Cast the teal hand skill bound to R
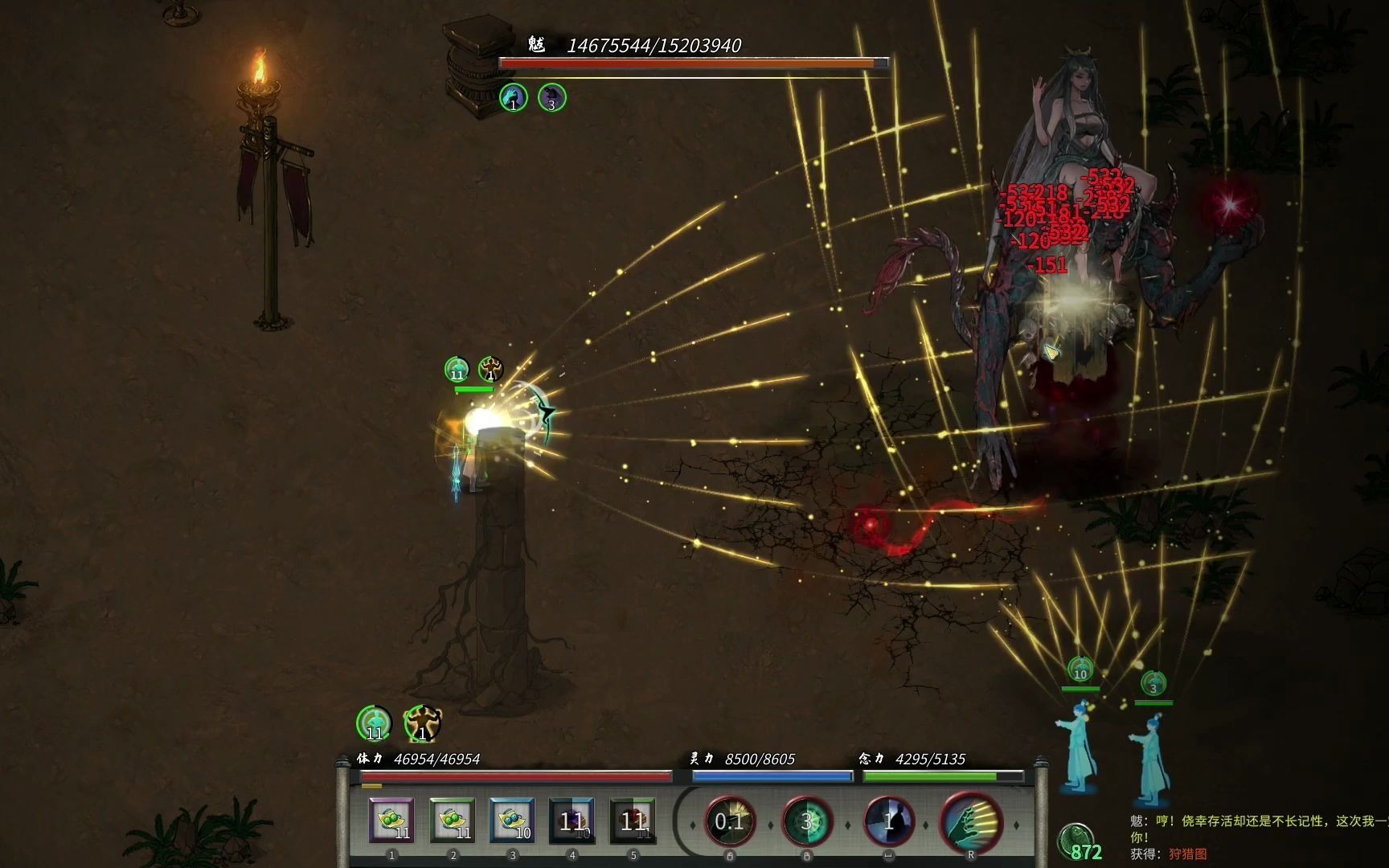Image resolution: width=1389 pixels, height=868 pixels. 971,821
